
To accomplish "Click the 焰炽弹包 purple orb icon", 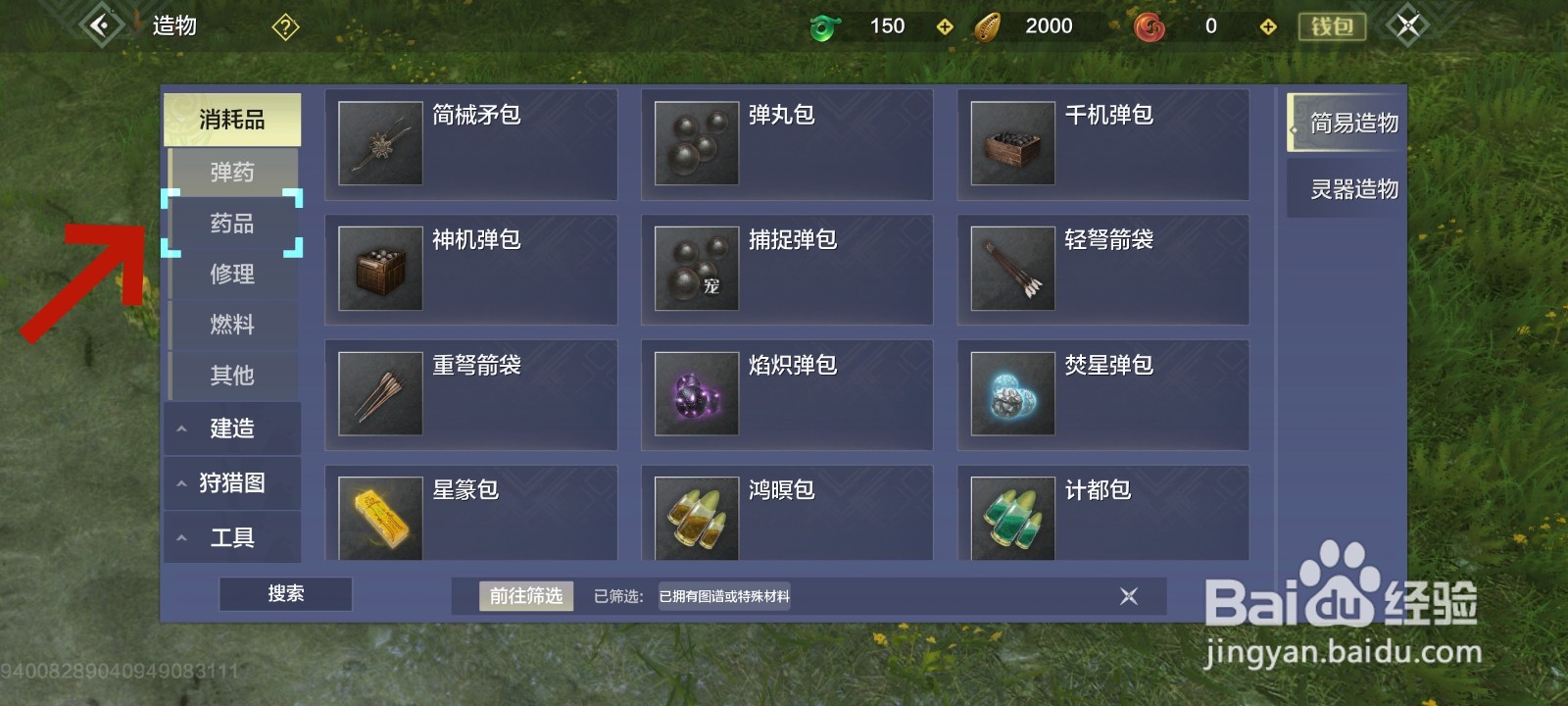I will coord(696,394).
